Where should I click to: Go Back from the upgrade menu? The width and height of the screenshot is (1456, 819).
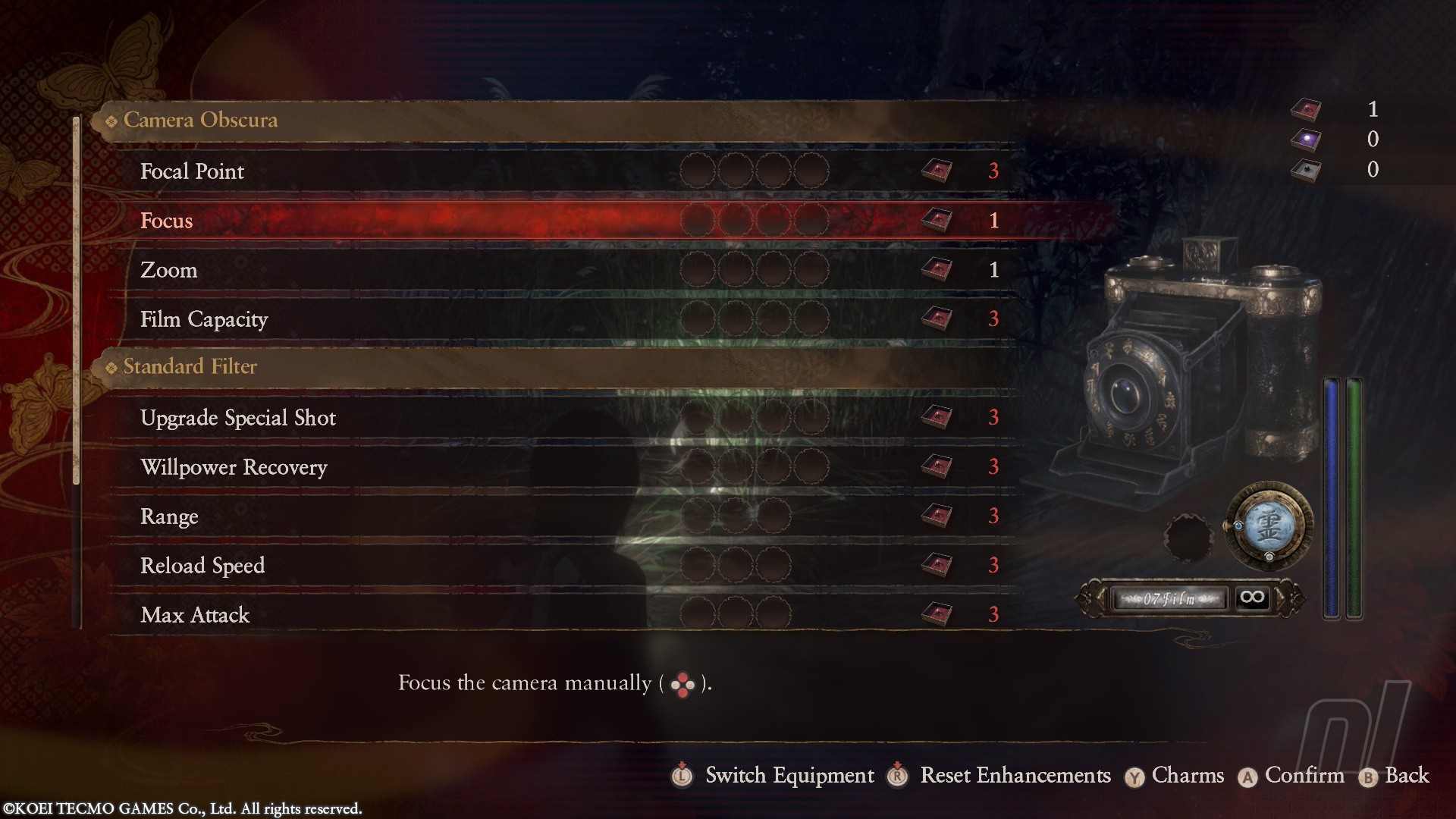click(1406, 776)
